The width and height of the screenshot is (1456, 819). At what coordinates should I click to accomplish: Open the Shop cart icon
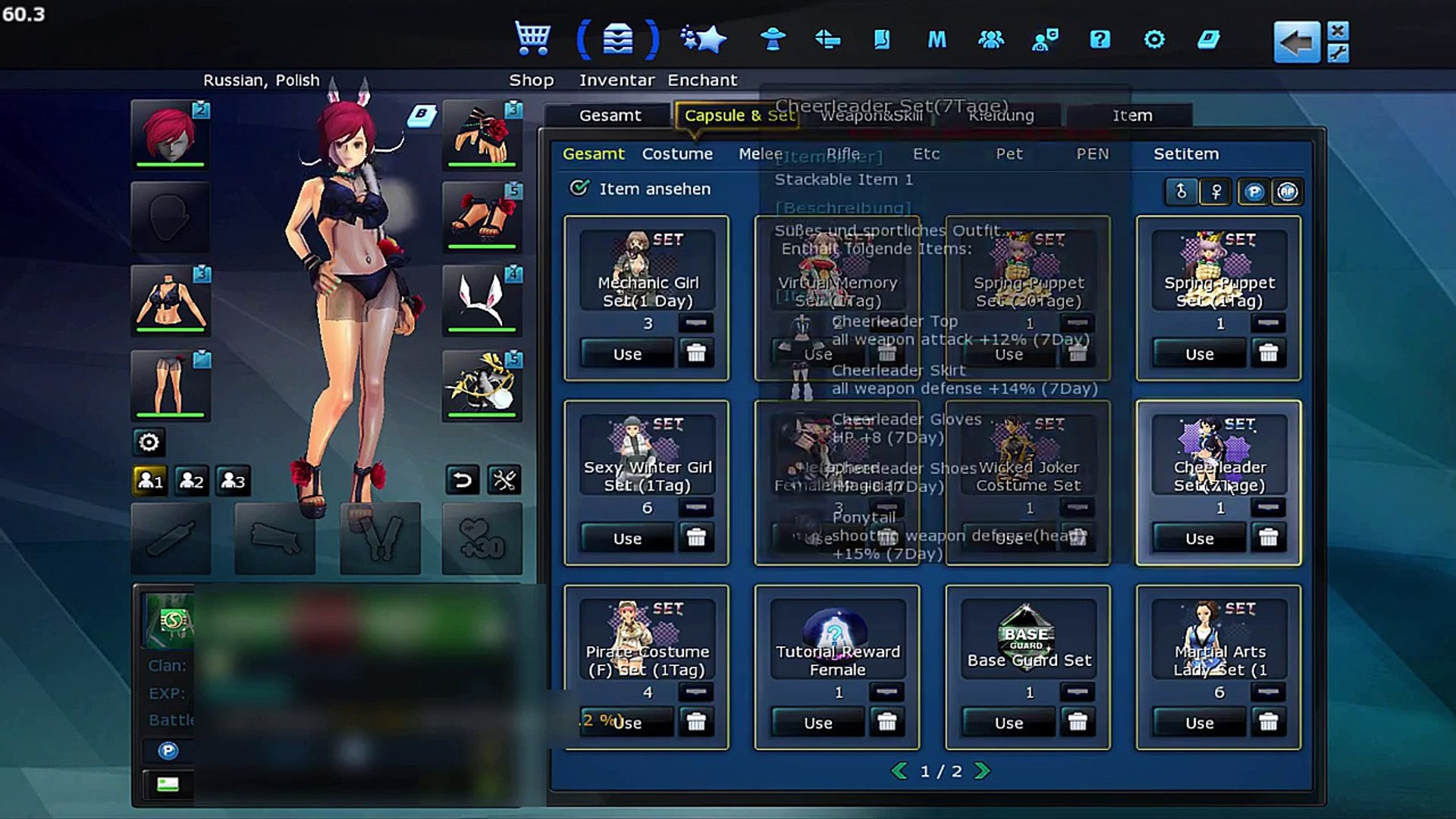(532, 38)
